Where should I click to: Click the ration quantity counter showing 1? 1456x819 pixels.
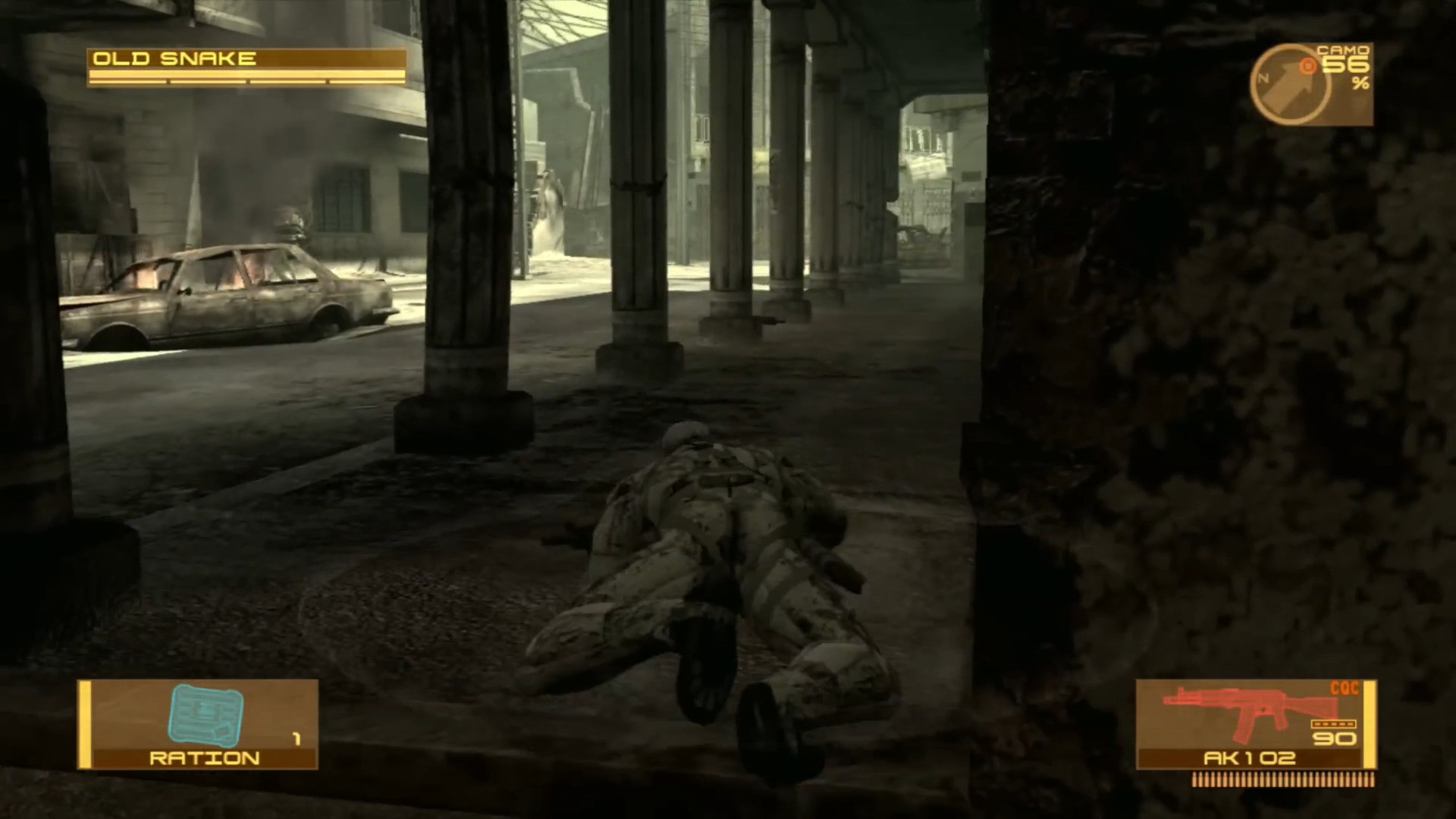[x=296, y=736]
